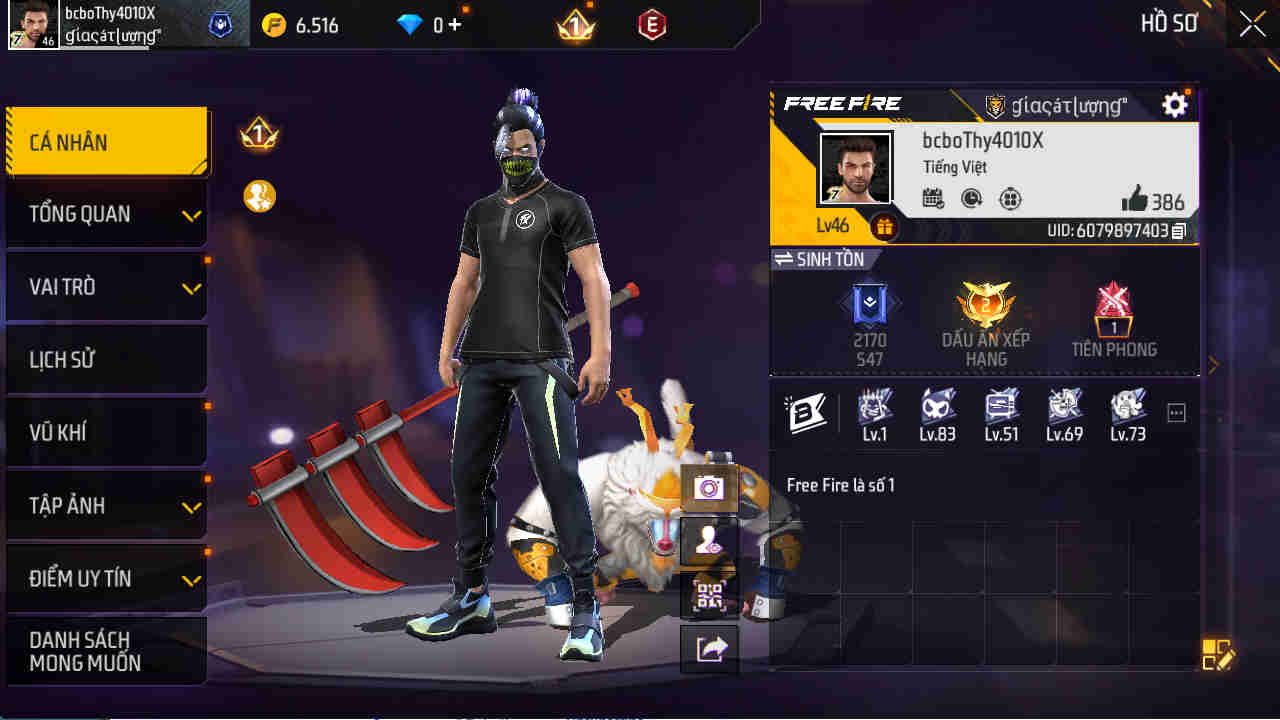Copy UID using the copy icon
This screenshot has width=1280, height=720.
pos(1178,229)
